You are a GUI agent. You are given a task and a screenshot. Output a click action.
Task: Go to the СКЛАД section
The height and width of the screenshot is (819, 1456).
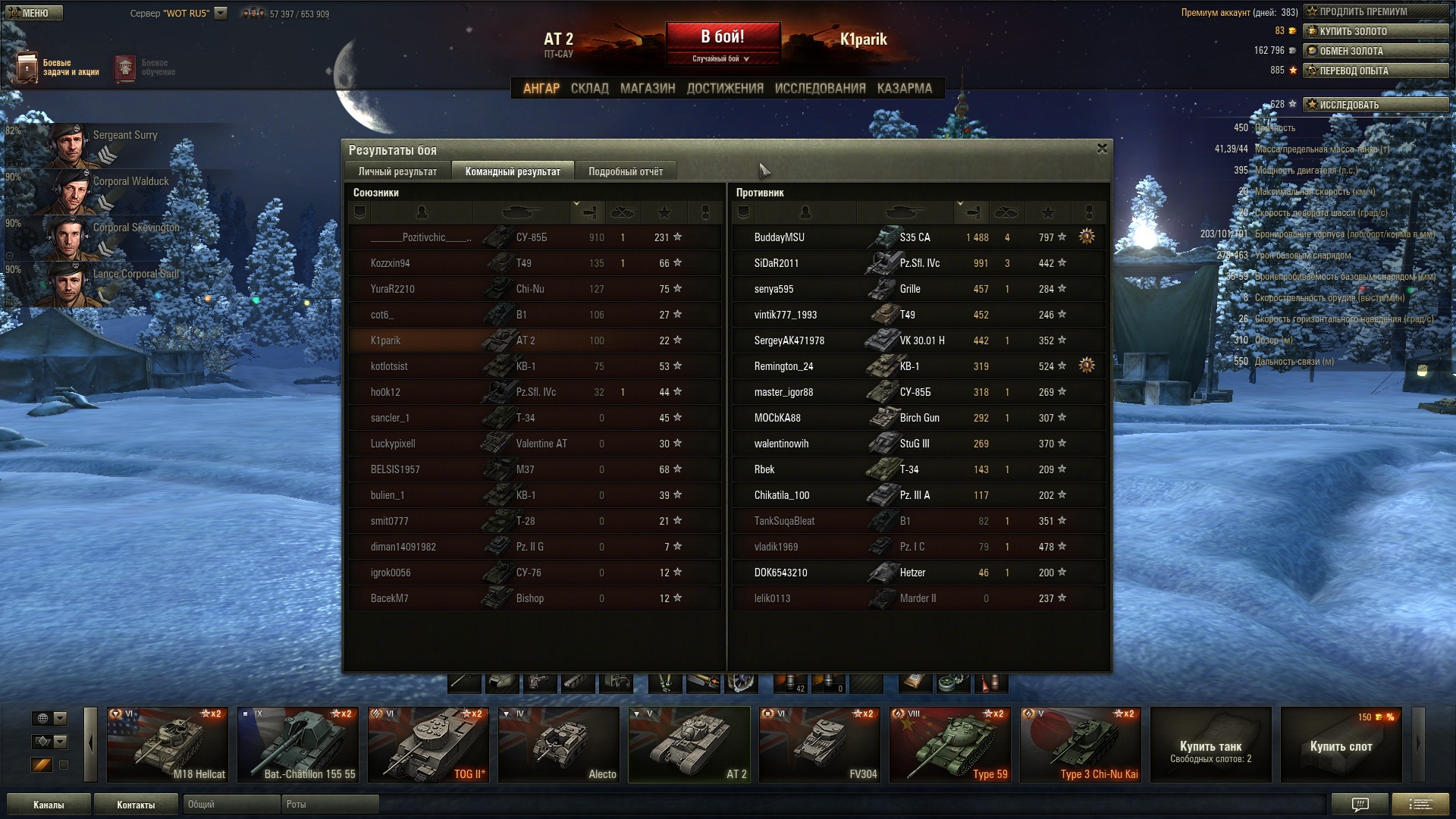coord(589,89)
